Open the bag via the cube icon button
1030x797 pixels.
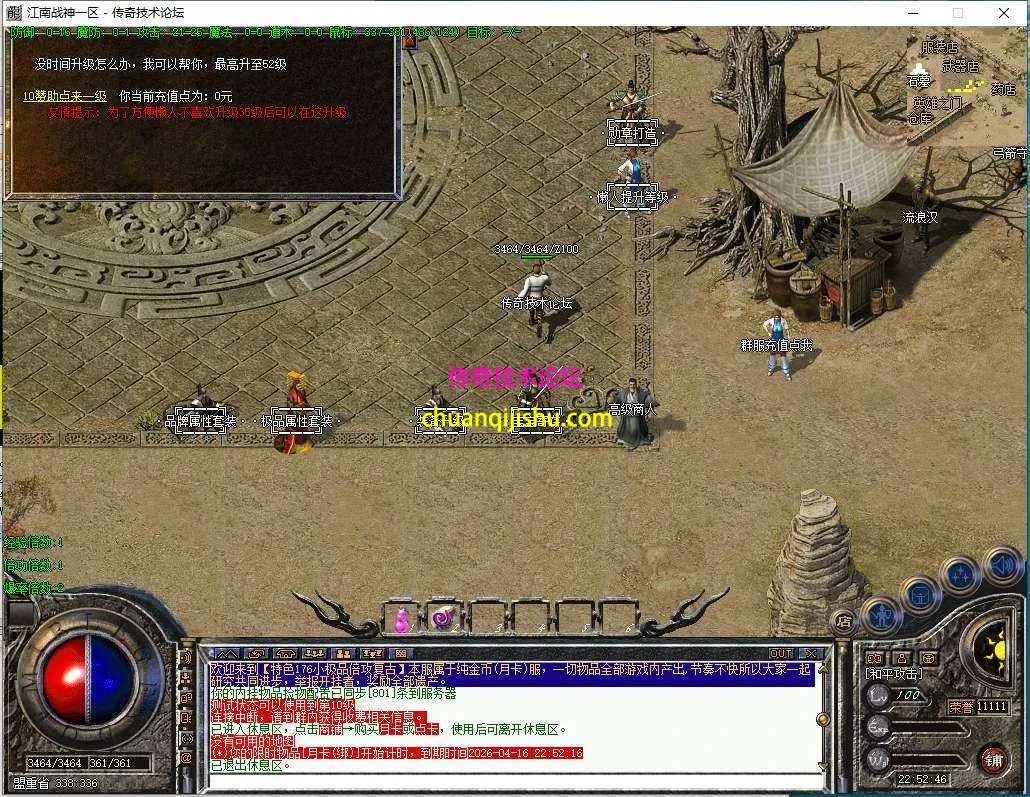[x=919, y=594]
